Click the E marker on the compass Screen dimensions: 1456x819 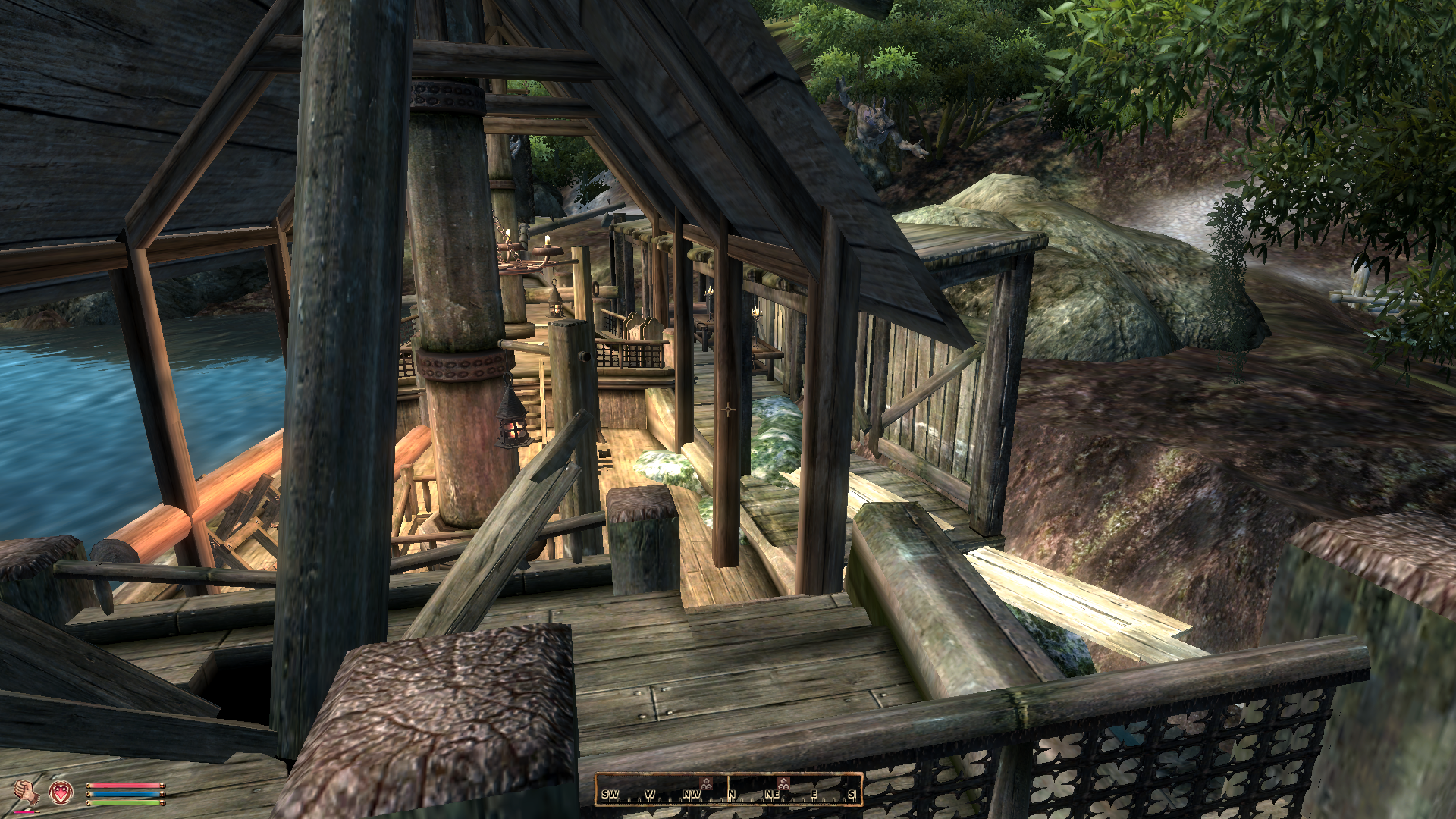pos(814,794)
